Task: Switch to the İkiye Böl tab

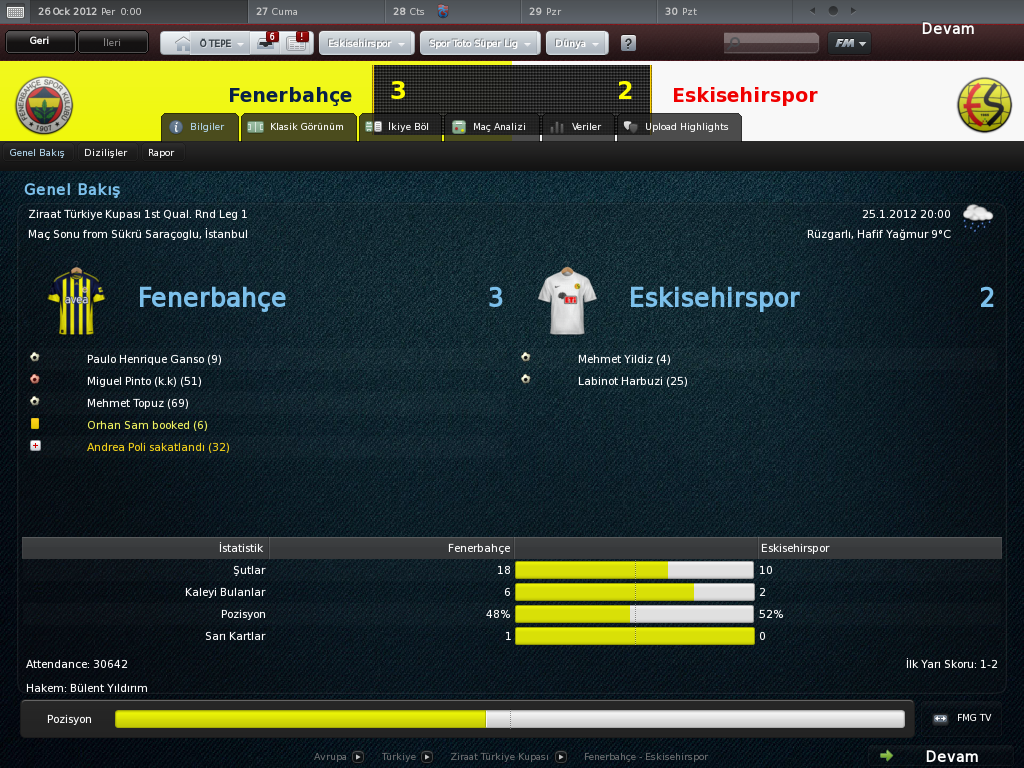Action: point(398,127)
